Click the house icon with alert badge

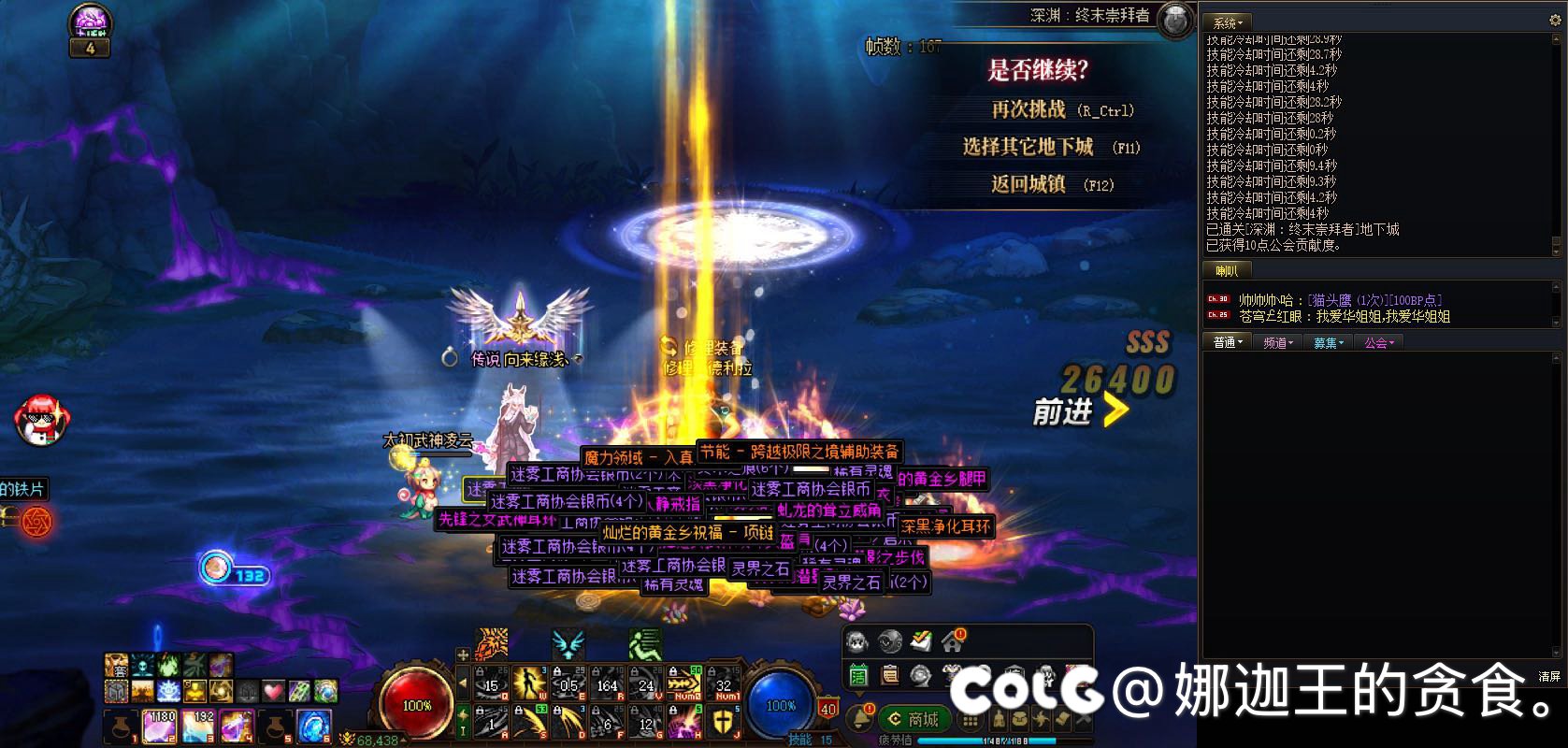point(953,640)
